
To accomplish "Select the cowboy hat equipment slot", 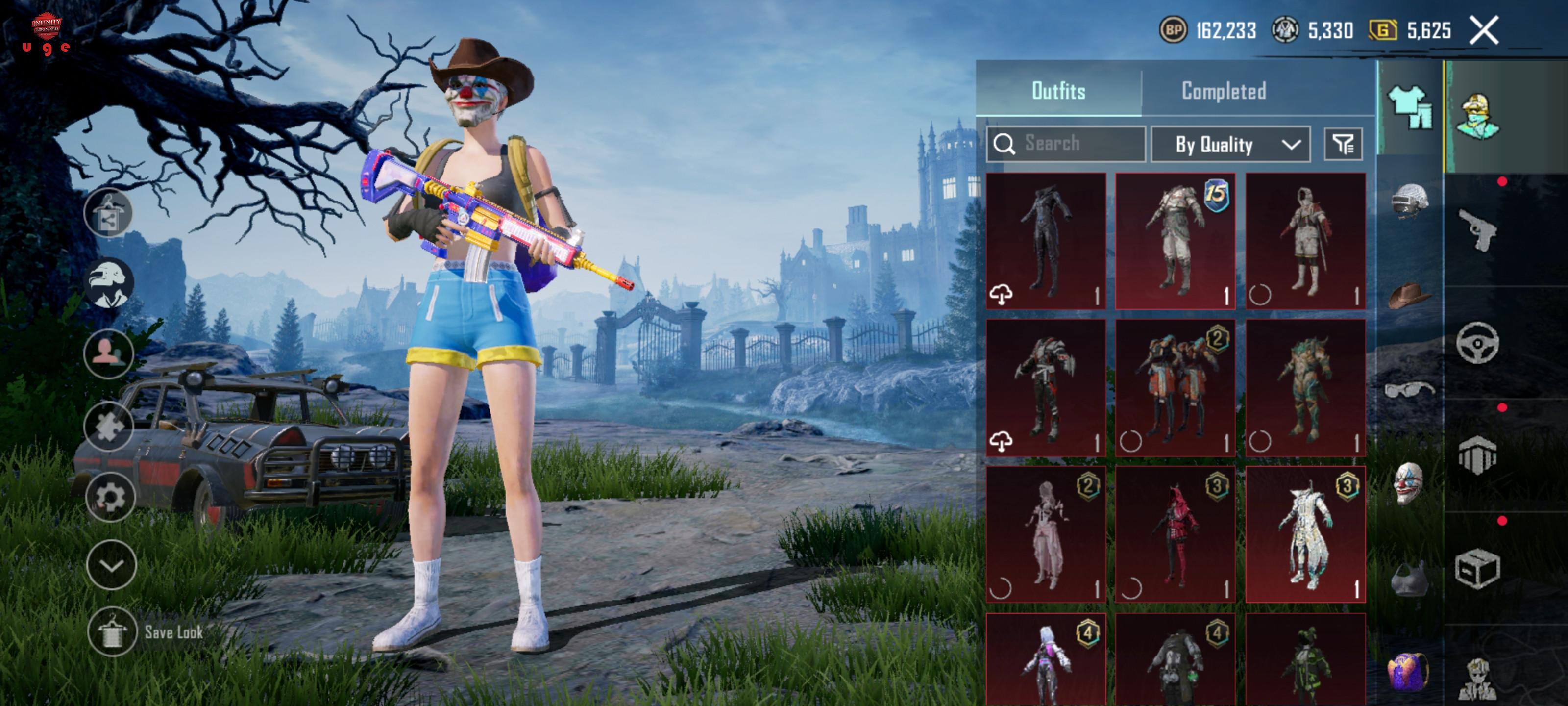I will point(1409,295).
